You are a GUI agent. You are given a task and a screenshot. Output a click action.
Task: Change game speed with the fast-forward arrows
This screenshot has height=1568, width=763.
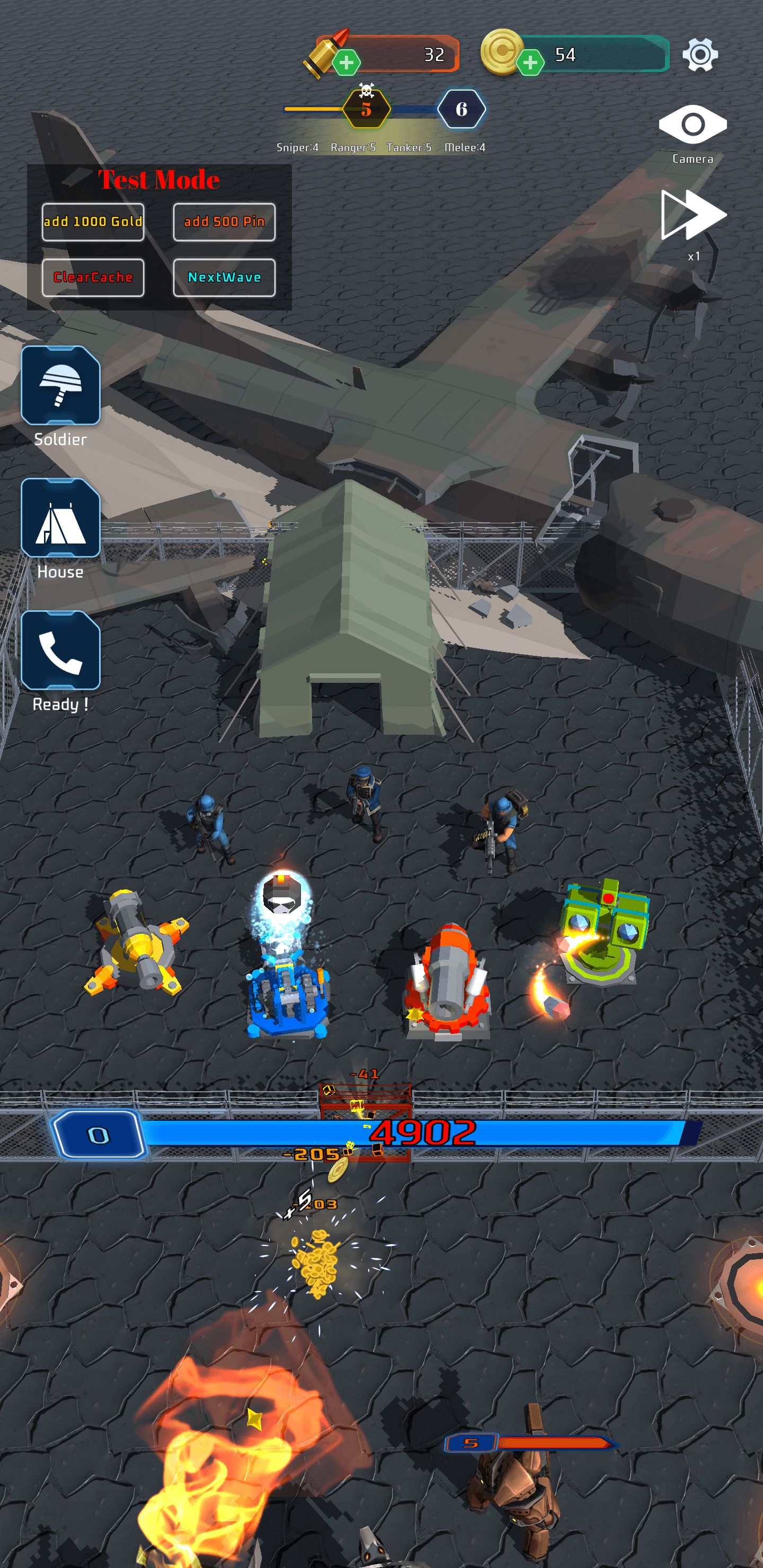click(x=693, y=216)
